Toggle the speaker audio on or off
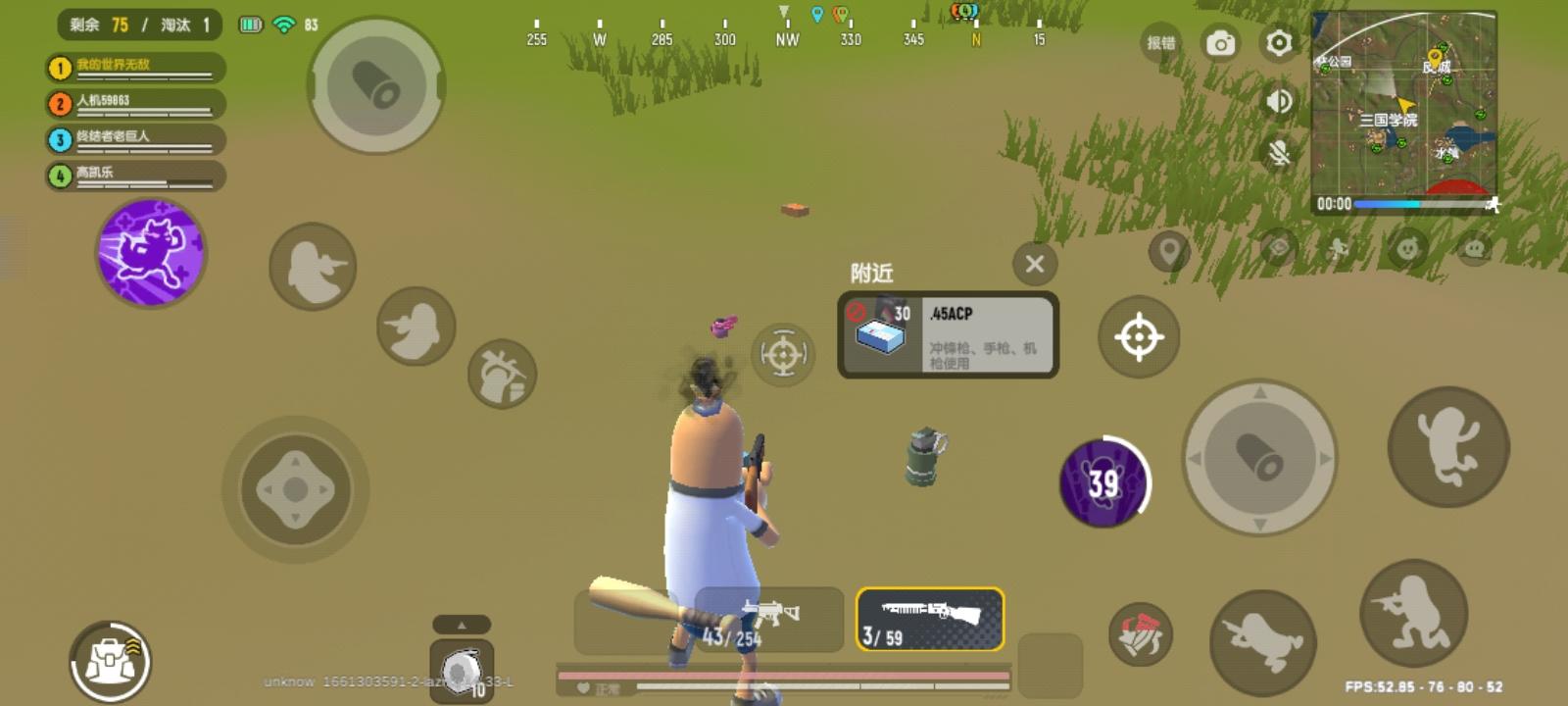The width and height of the screenshot is (1568, 706). pos(1279,101)
